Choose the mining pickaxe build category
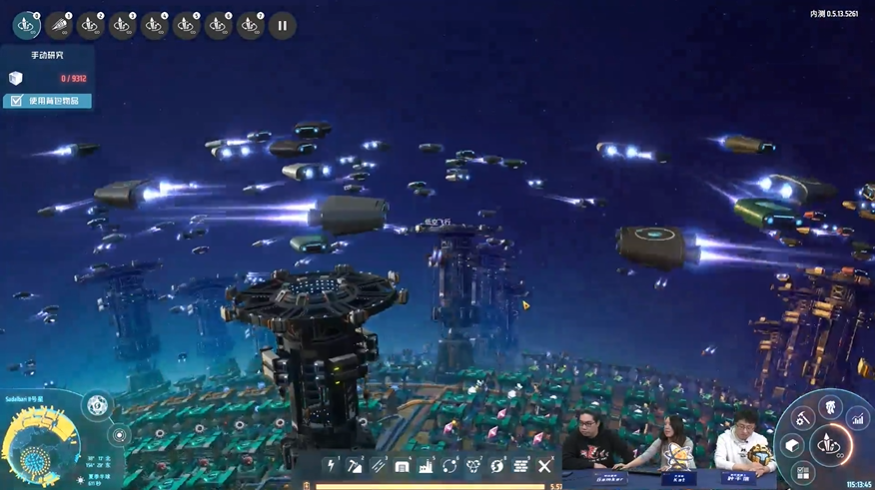This screenshot has width=875, height=490. pyautogui.click(x=356, y=466)
